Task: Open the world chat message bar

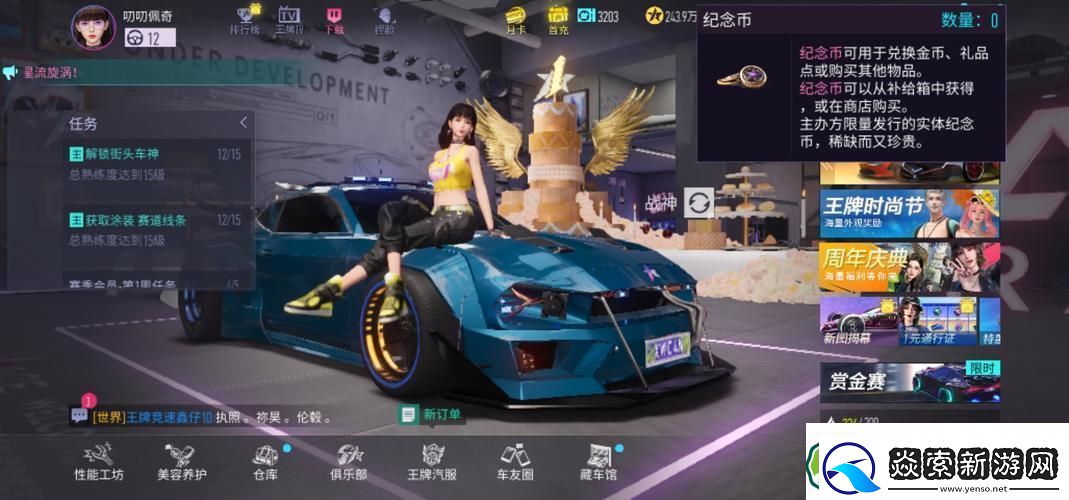Action: tap(210, 416)
